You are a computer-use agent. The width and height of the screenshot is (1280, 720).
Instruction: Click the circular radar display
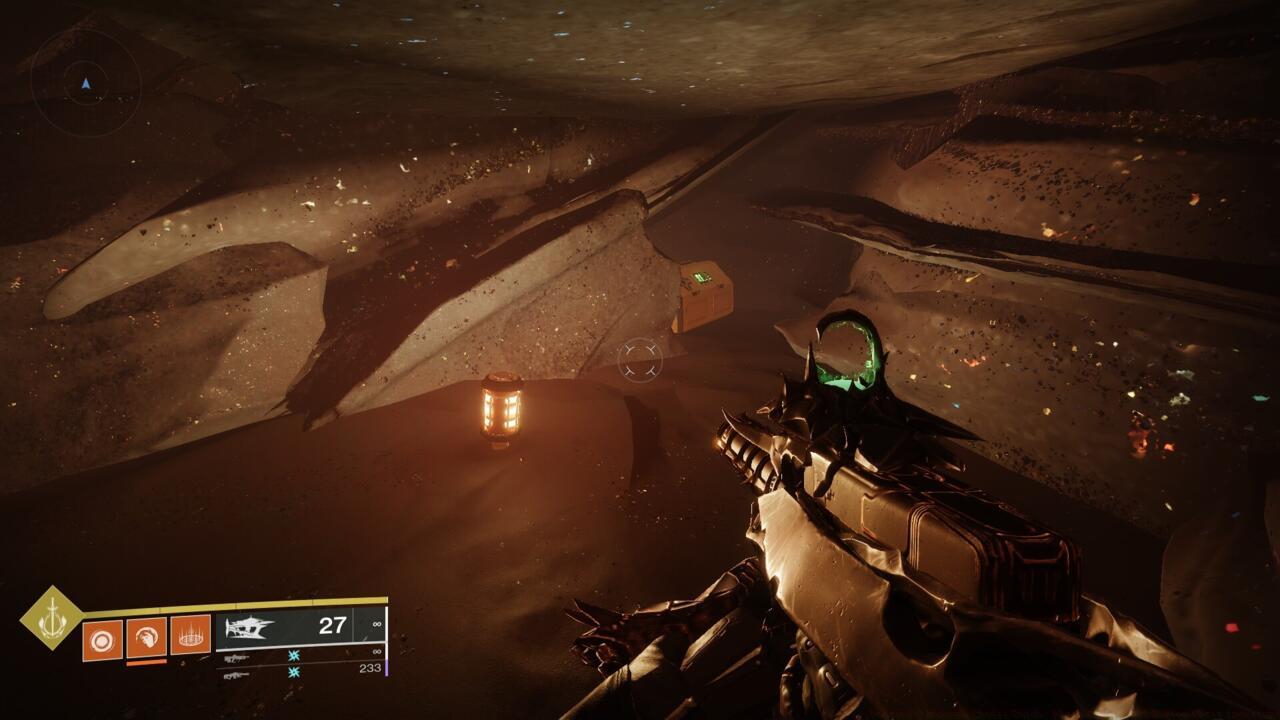click(85, 83)
